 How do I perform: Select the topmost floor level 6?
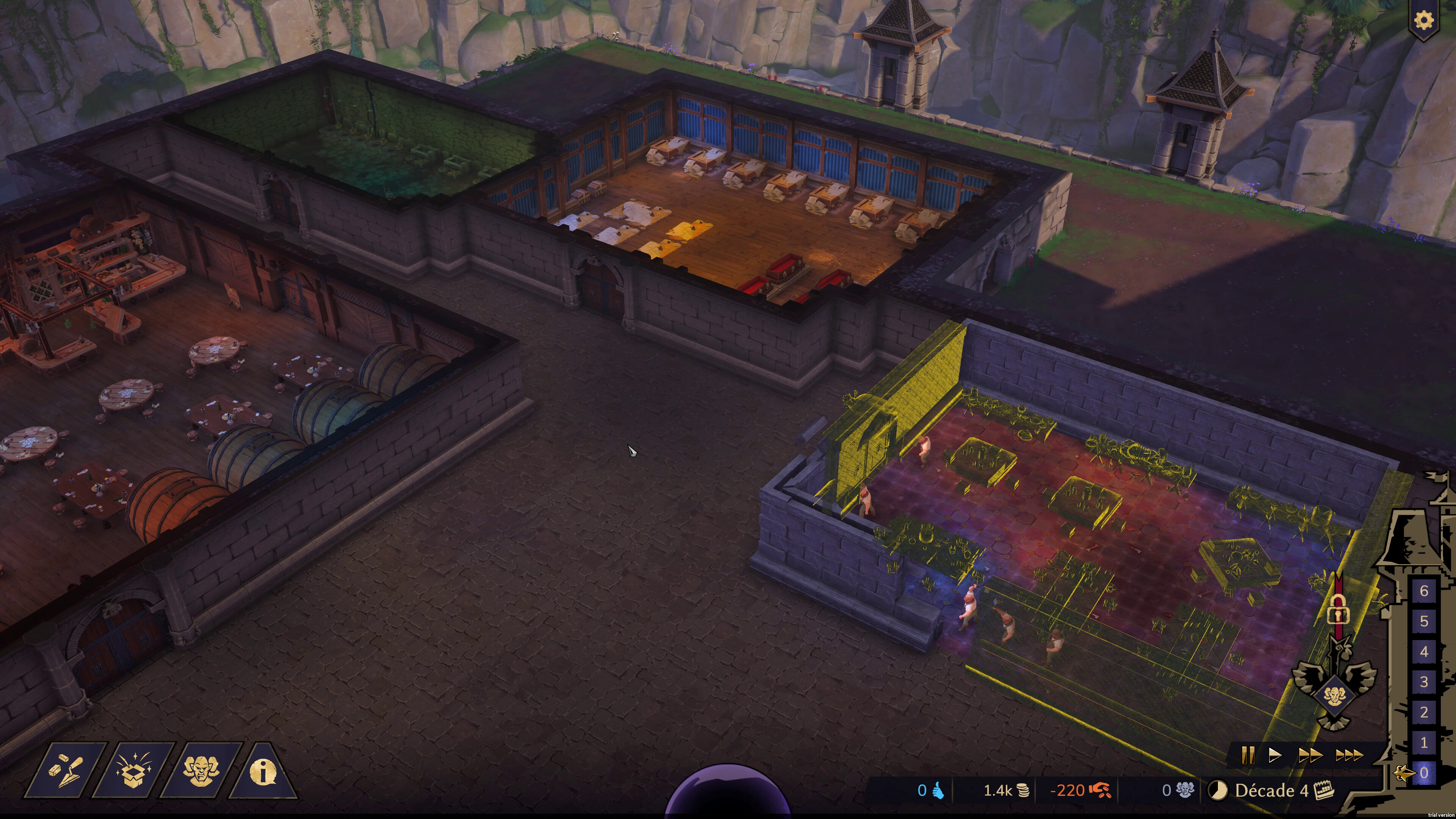click(1425, 591)
